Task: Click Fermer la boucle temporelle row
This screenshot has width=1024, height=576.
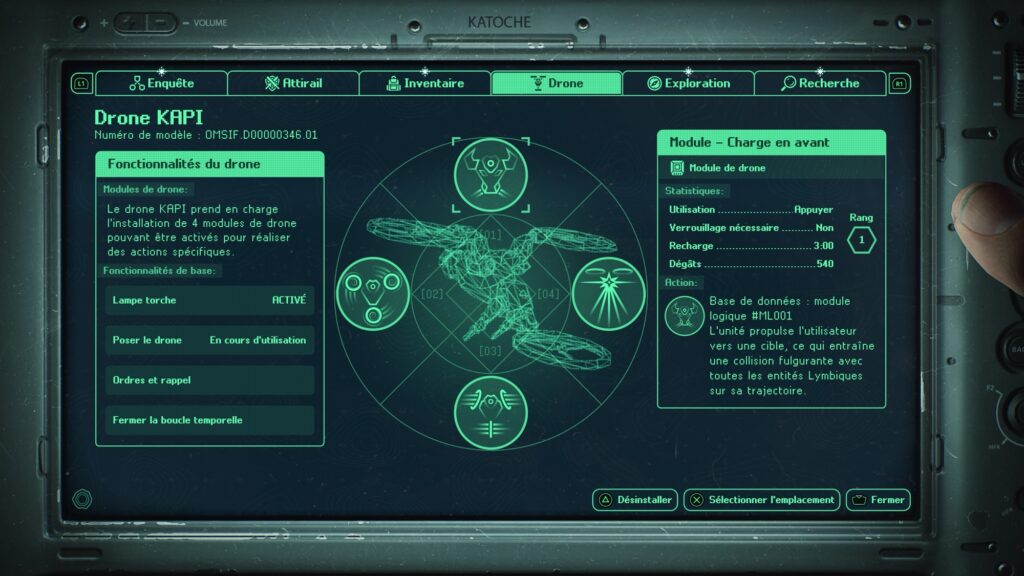Action: coord(210,420)
